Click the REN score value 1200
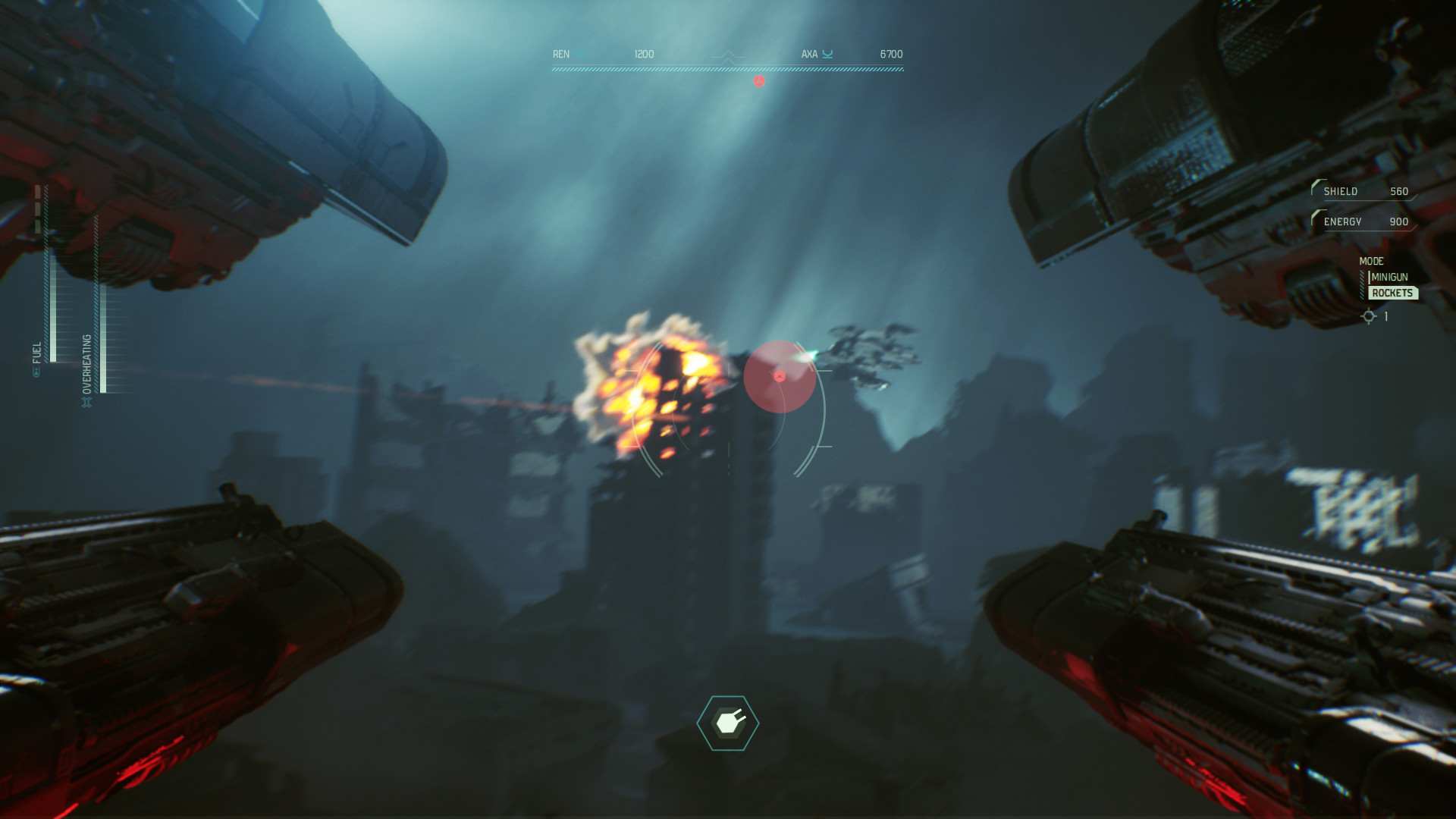This screenshot has height=819, width=1456. [643, 53]
